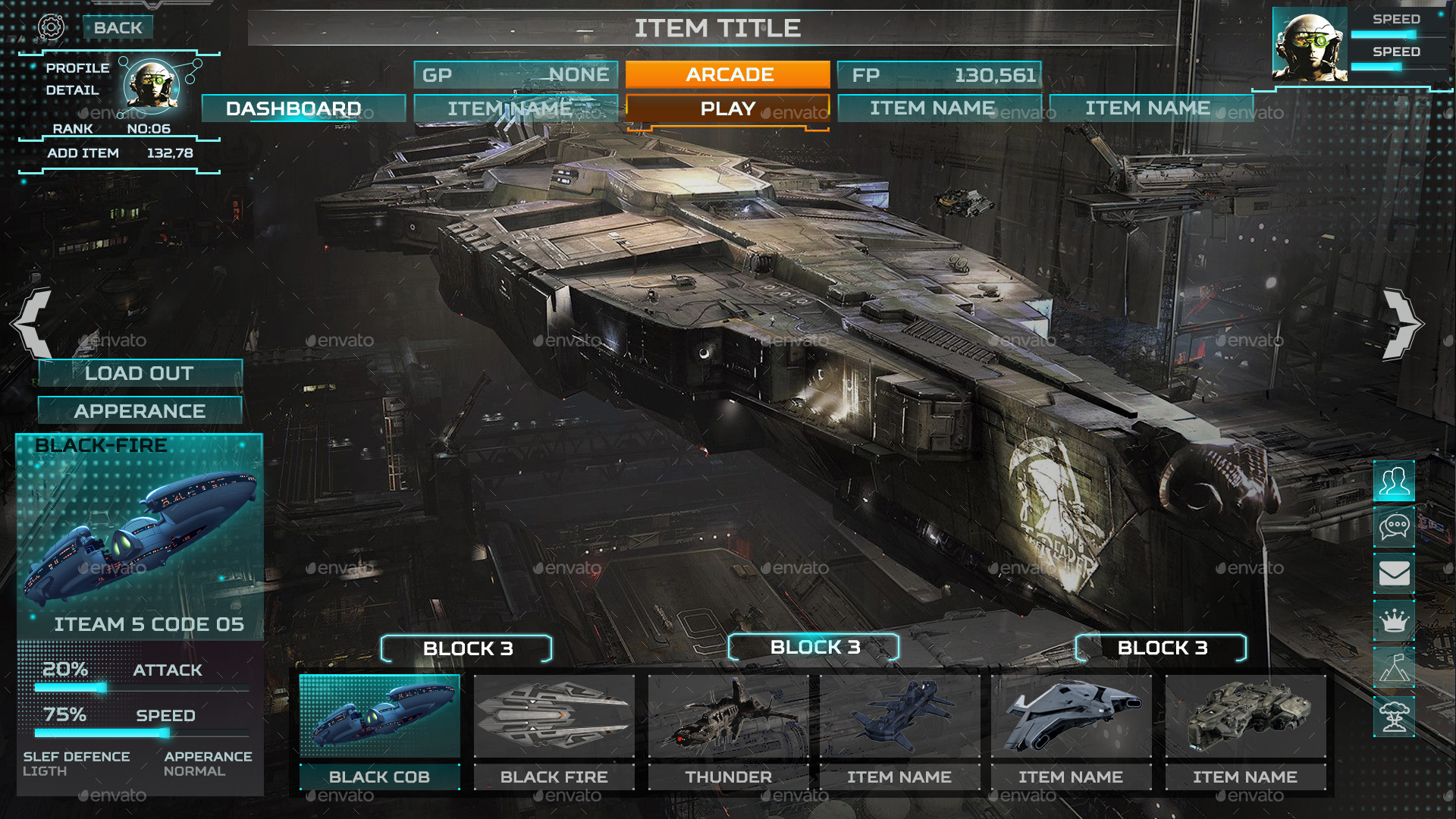Open the settings gear icon top left
Viewport: 1456px width, 819px height.
[x=51, y=26]
